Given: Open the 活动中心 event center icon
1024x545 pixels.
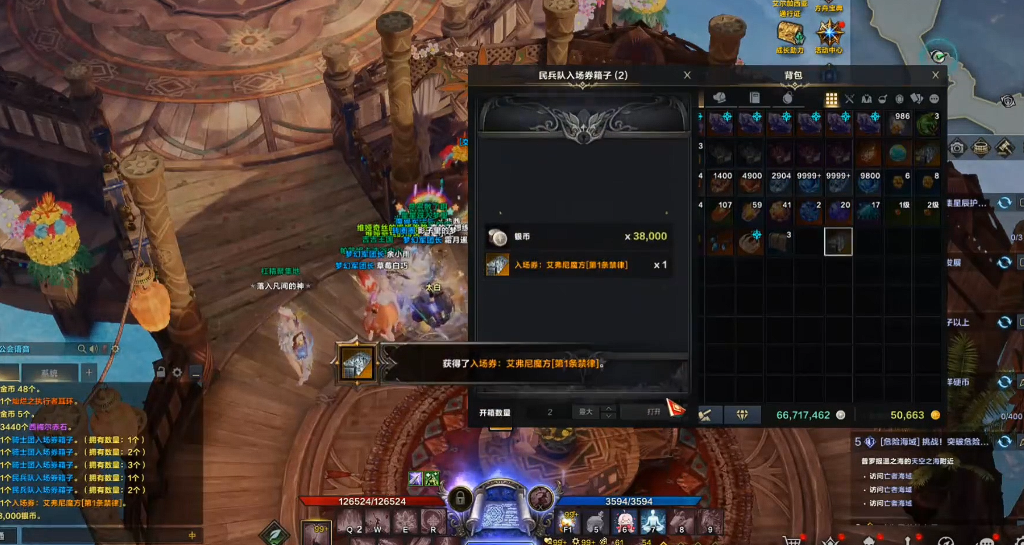Looking at the screenshot, I should click(829, 36).
